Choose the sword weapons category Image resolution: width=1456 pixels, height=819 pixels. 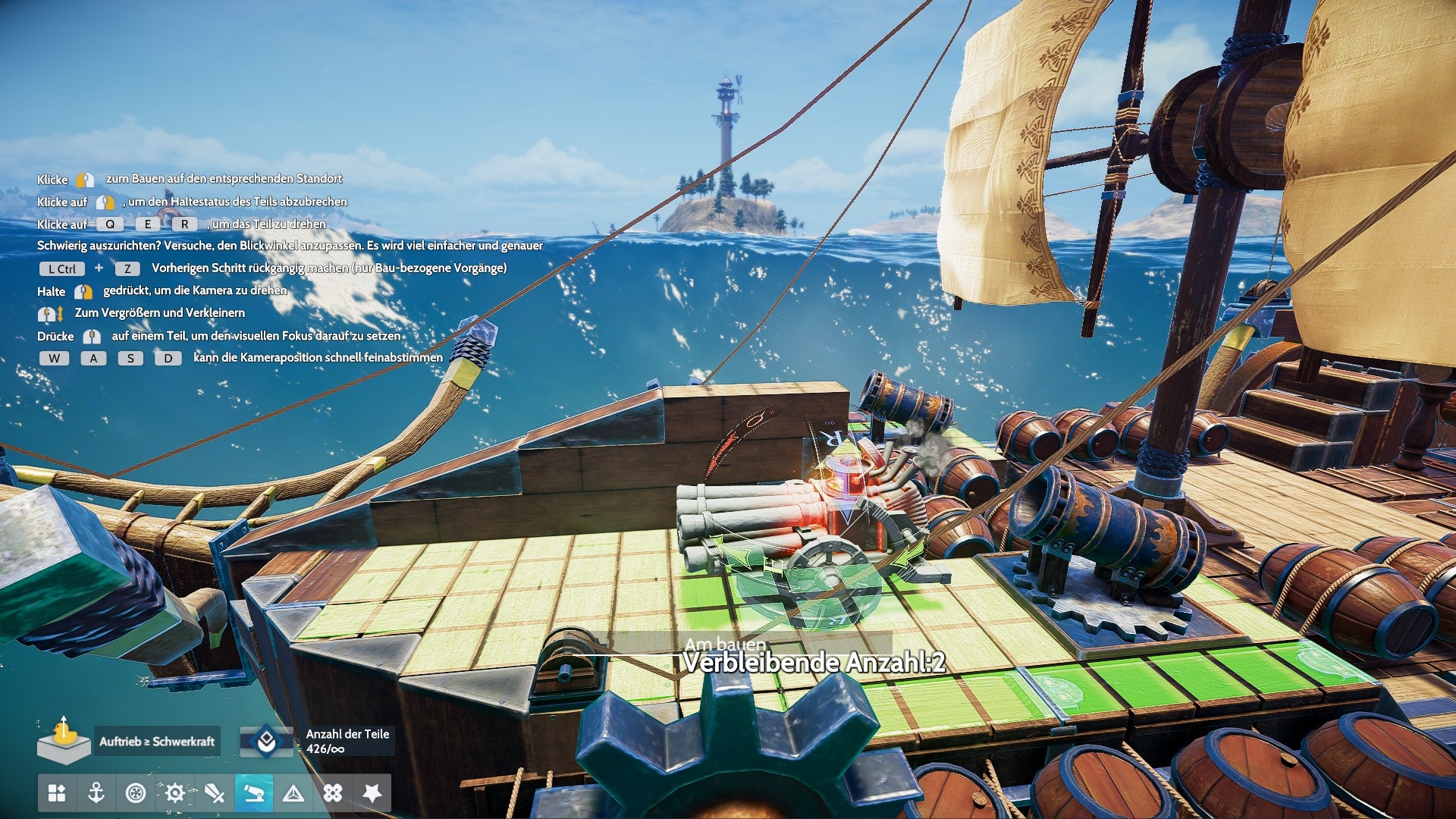pos(215,793)
